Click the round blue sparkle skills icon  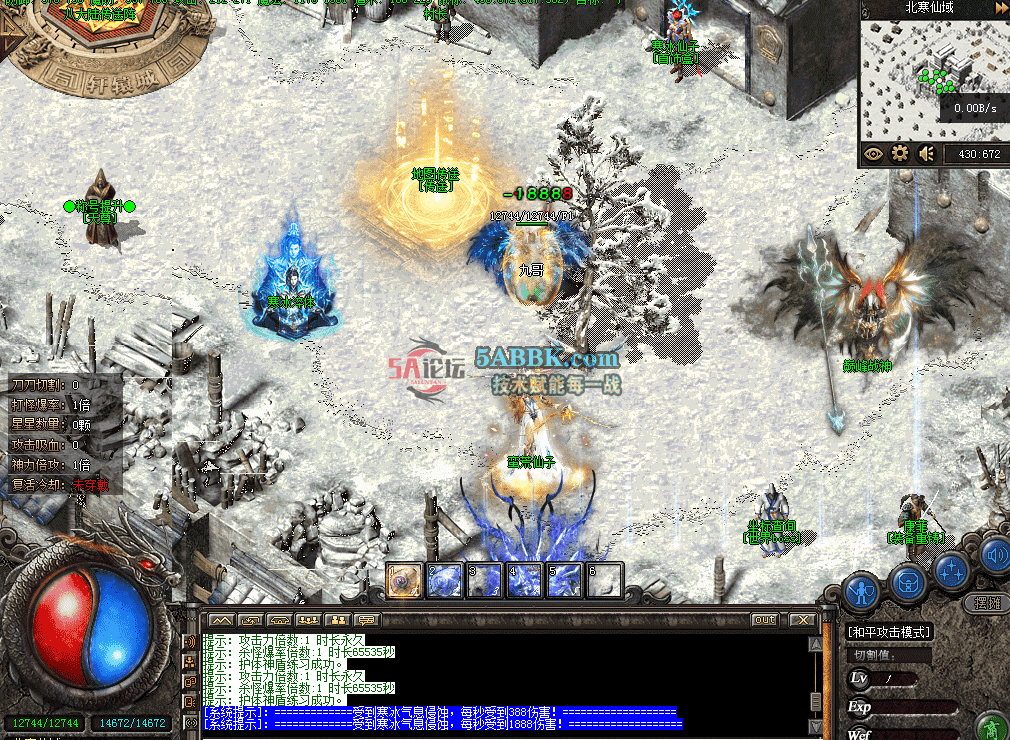pyautogui.click(x=953, y=571)
